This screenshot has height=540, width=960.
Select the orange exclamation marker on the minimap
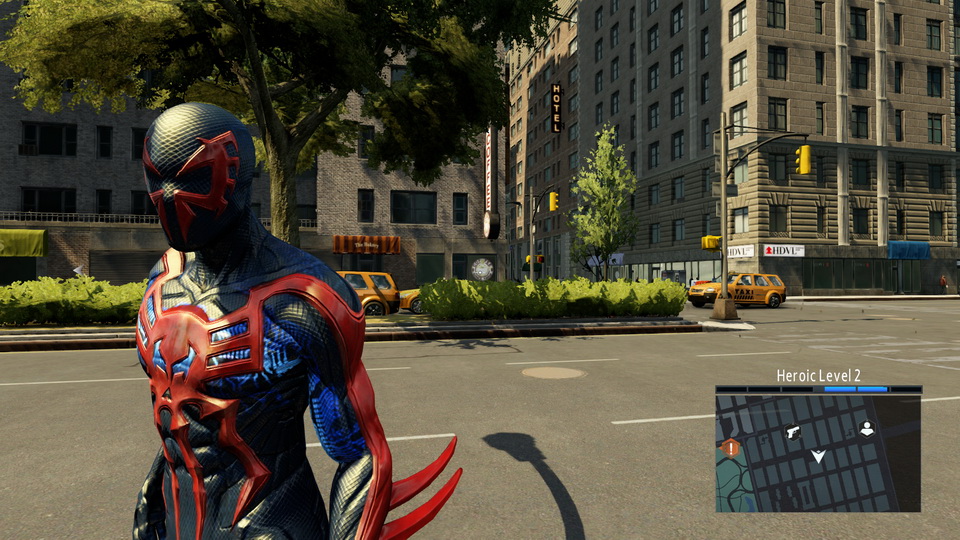[x=731, y=448]
